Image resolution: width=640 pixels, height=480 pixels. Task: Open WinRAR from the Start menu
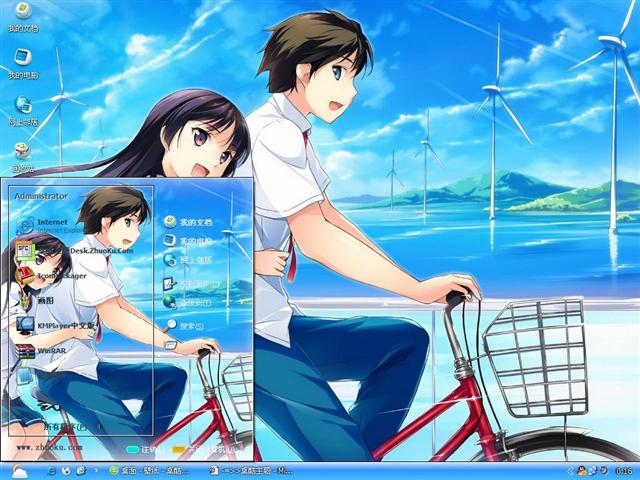[x=48, y=352]
